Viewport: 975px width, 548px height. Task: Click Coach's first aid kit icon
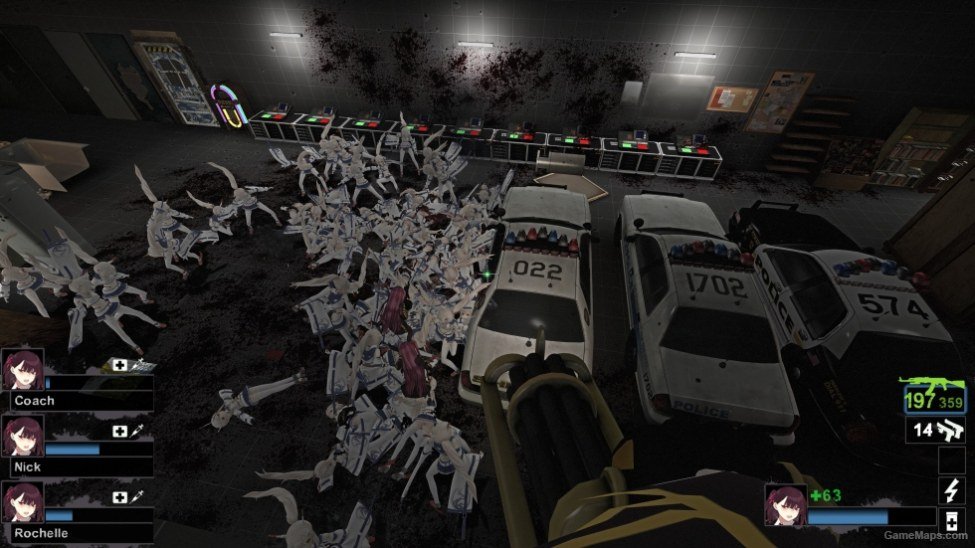click(120, 366)
